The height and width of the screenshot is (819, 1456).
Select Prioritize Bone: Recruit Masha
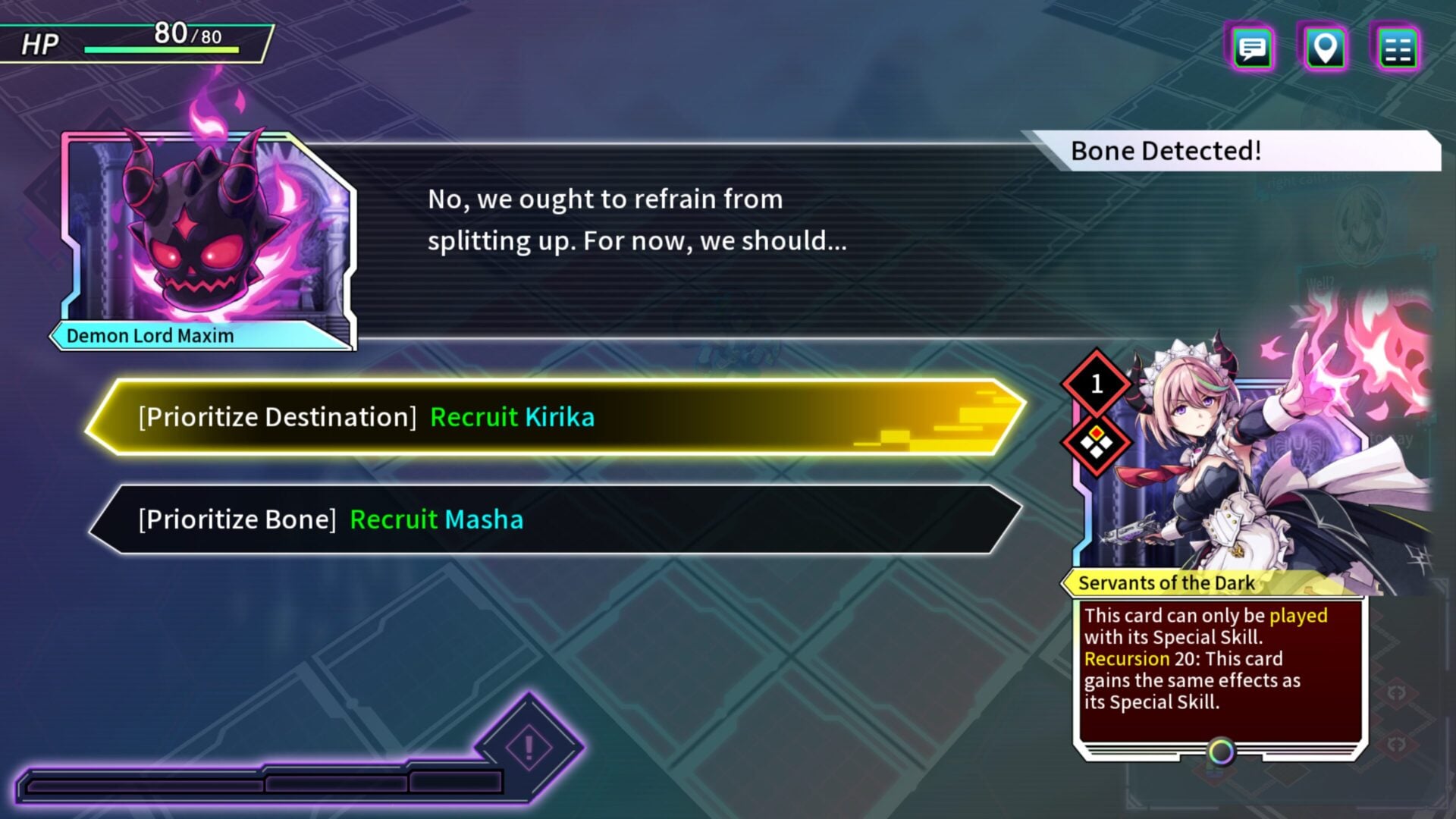(555, 520)
